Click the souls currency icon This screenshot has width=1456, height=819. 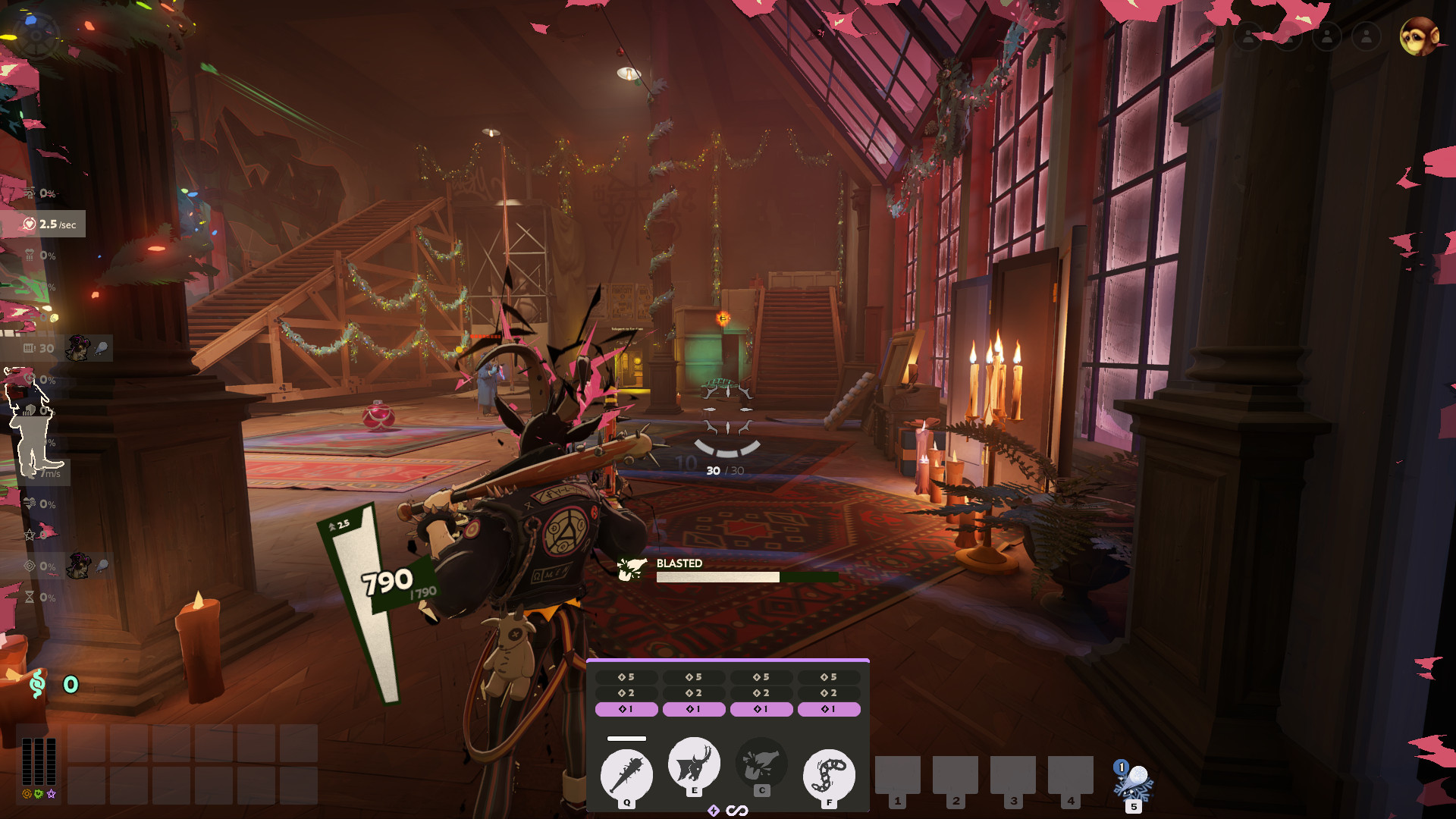[37, 684]
